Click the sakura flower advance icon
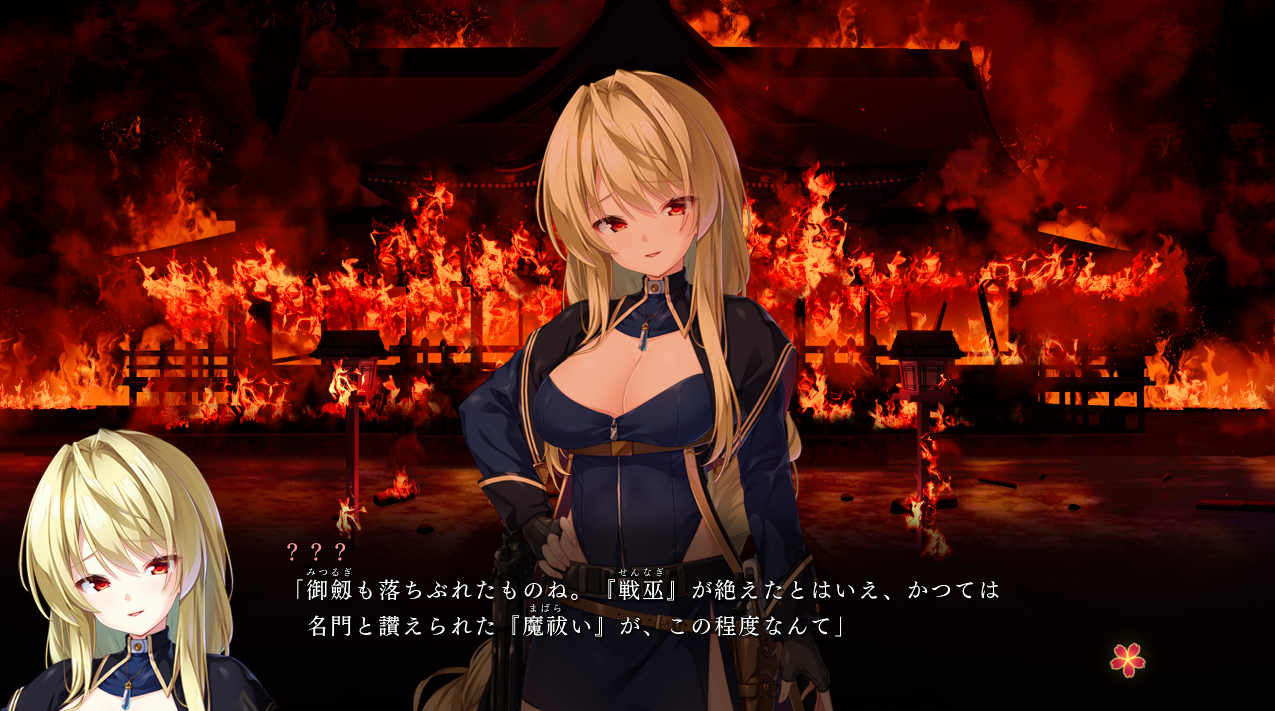 [x=1127, y=659]
